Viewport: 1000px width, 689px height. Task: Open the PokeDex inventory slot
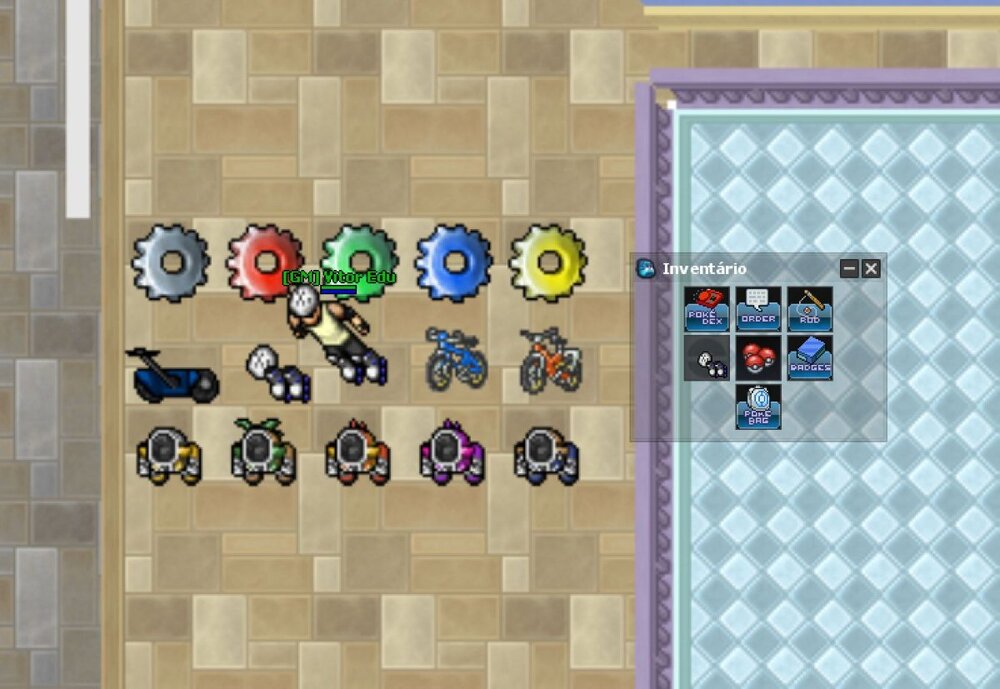pos(707,309)
